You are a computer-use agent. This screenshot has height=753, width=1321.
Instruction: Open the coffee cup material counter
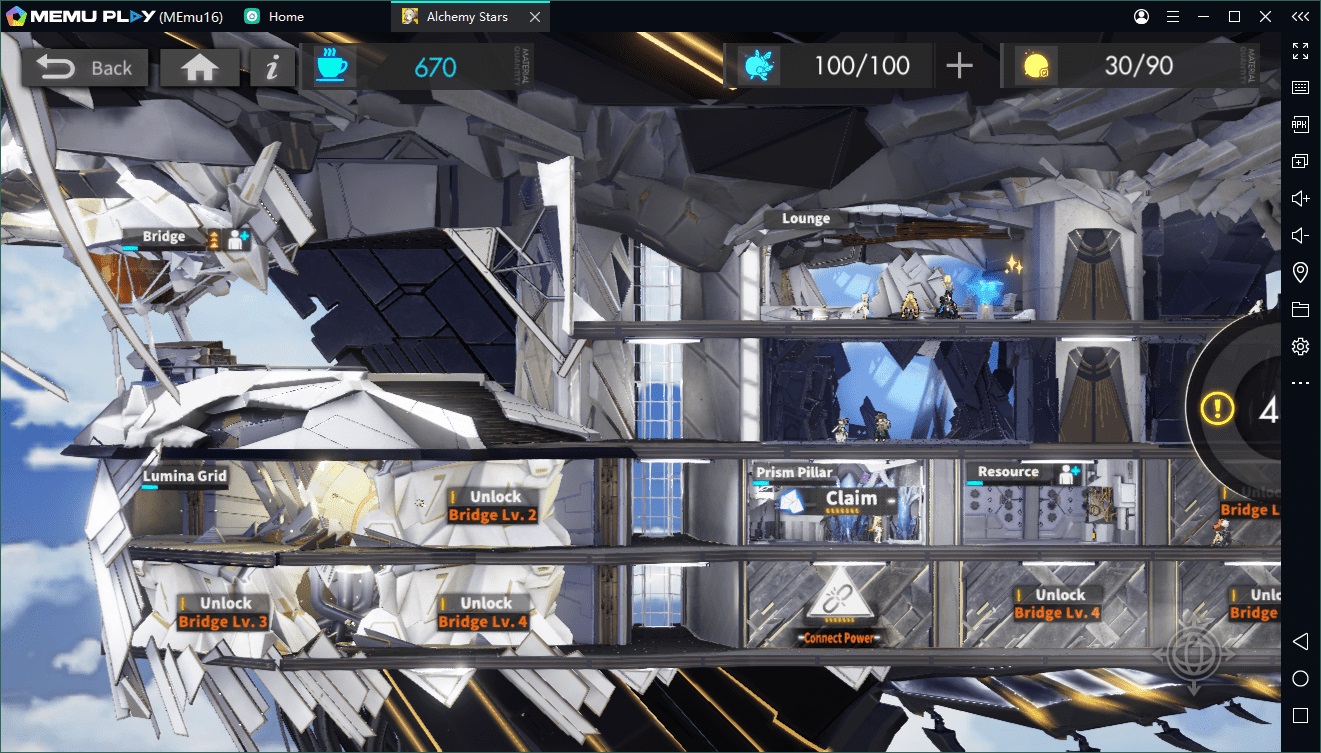[x=331, y=66]
